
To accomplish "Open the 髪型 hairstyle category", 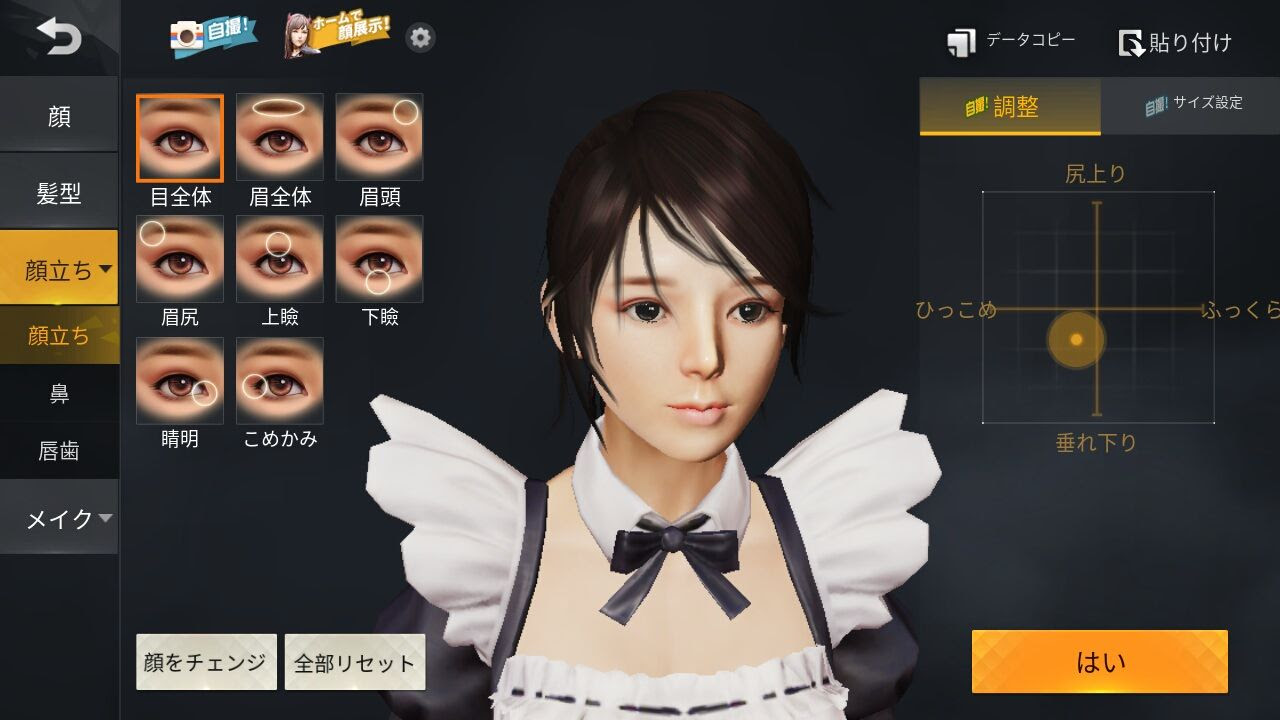I will coord(59,193).
